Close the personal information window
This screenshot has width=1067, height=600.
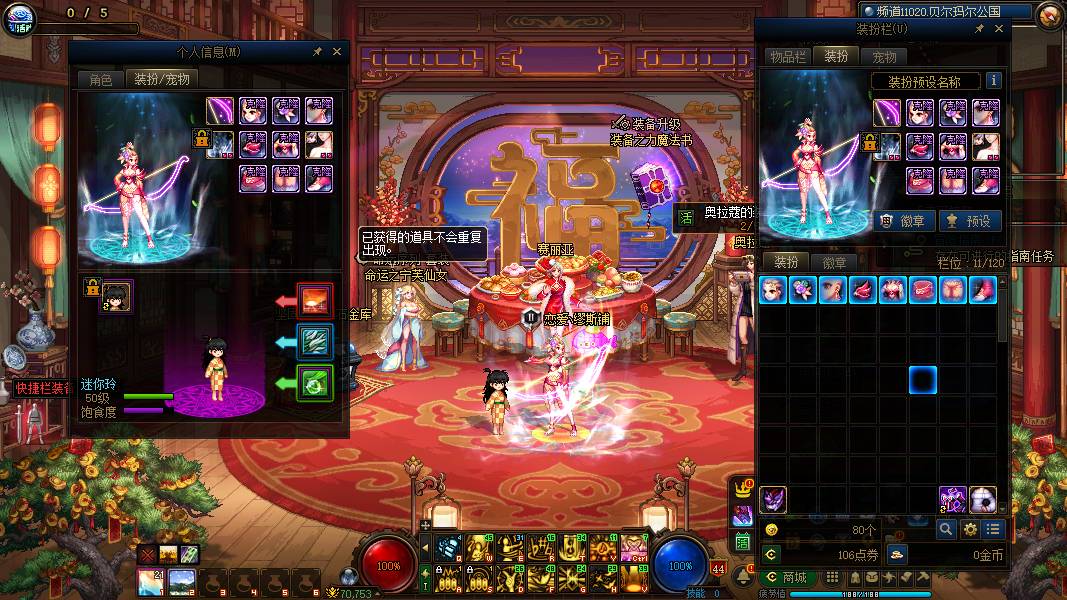pyautogui.click(x=337, y=51)
